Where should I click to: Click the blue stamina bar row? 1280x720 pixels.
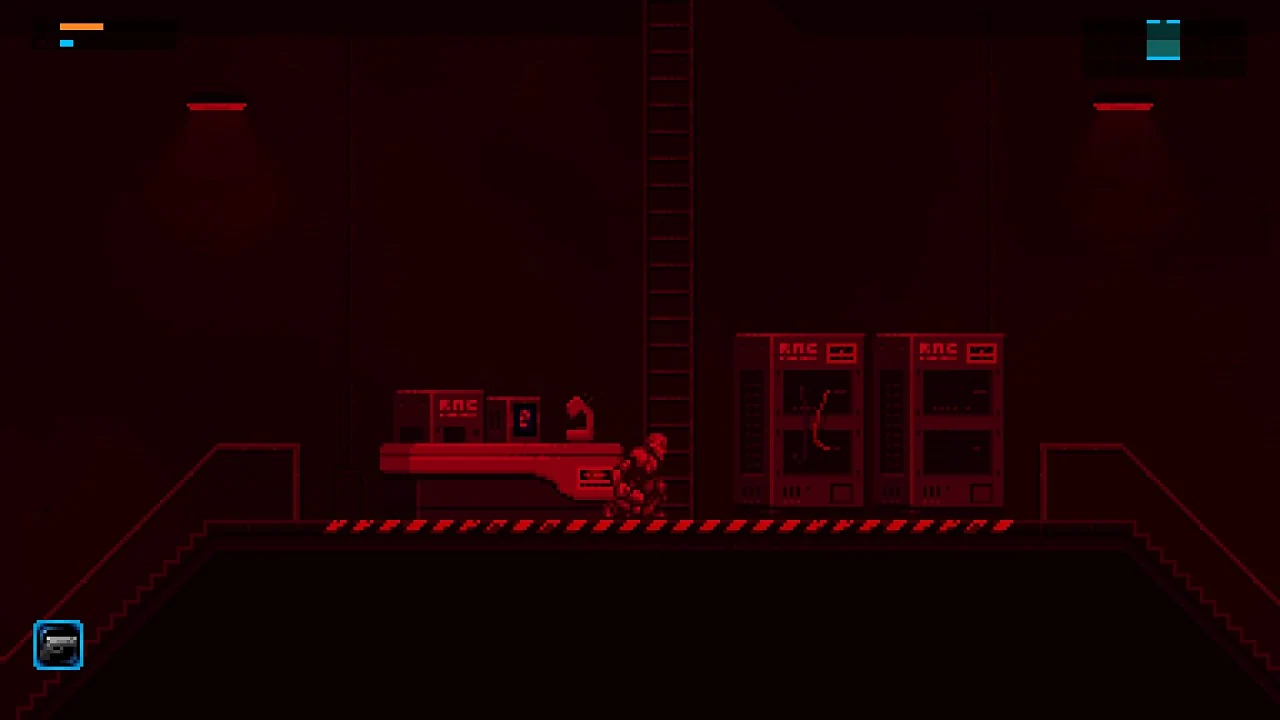(x=67, y=42)
